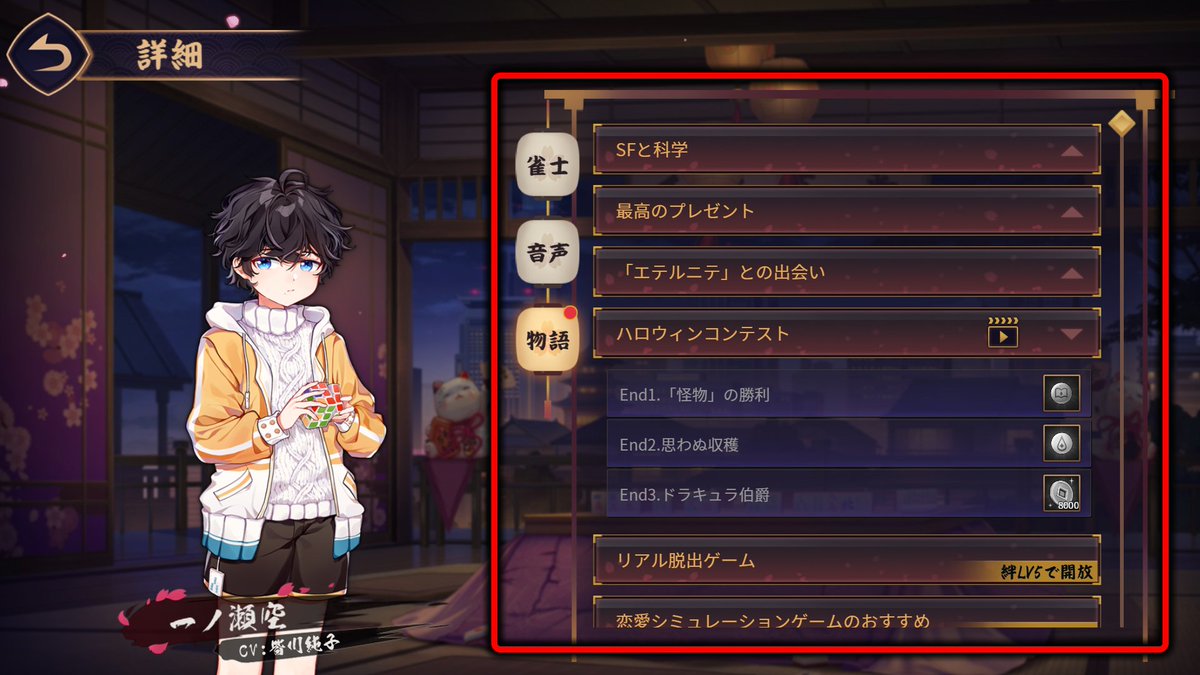Switch to the 雀士 lantern tab

pyautogui.click(x=547, y=164)
